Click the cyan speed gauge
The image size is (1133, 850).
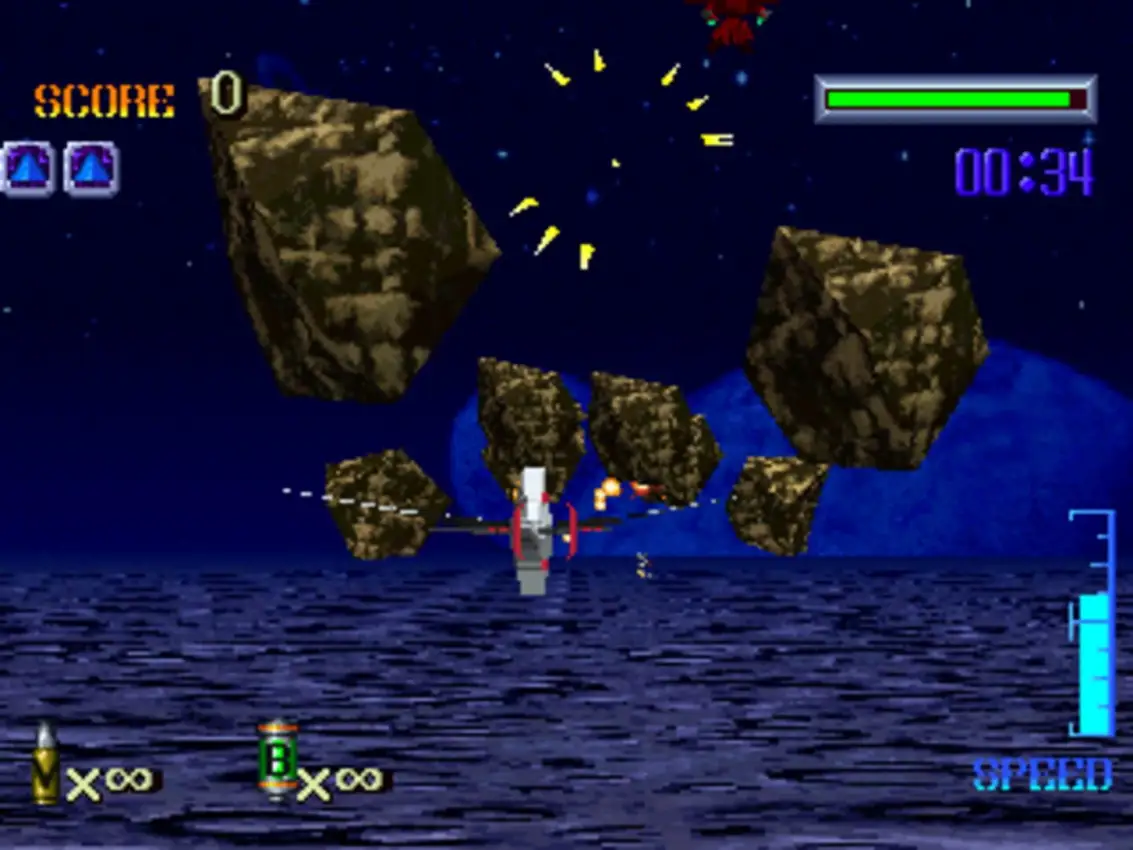coord(1094,625)
